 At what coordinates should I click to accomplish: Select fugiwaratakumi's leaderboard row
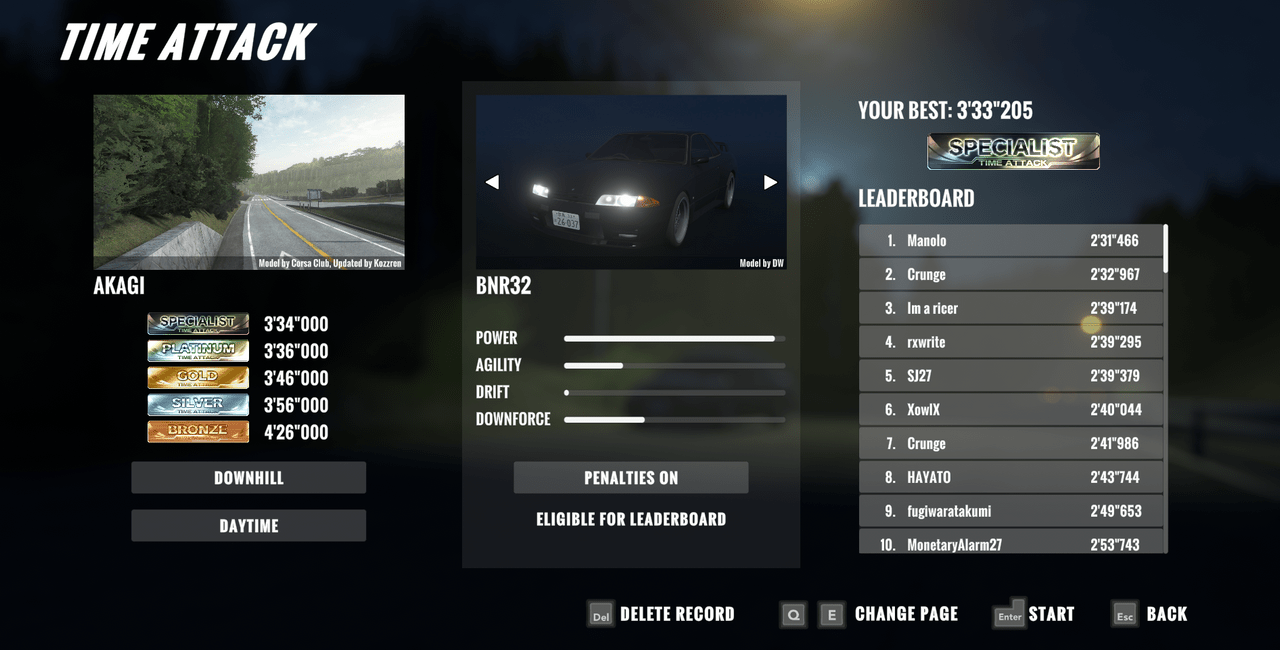[x=1011, y=511]
